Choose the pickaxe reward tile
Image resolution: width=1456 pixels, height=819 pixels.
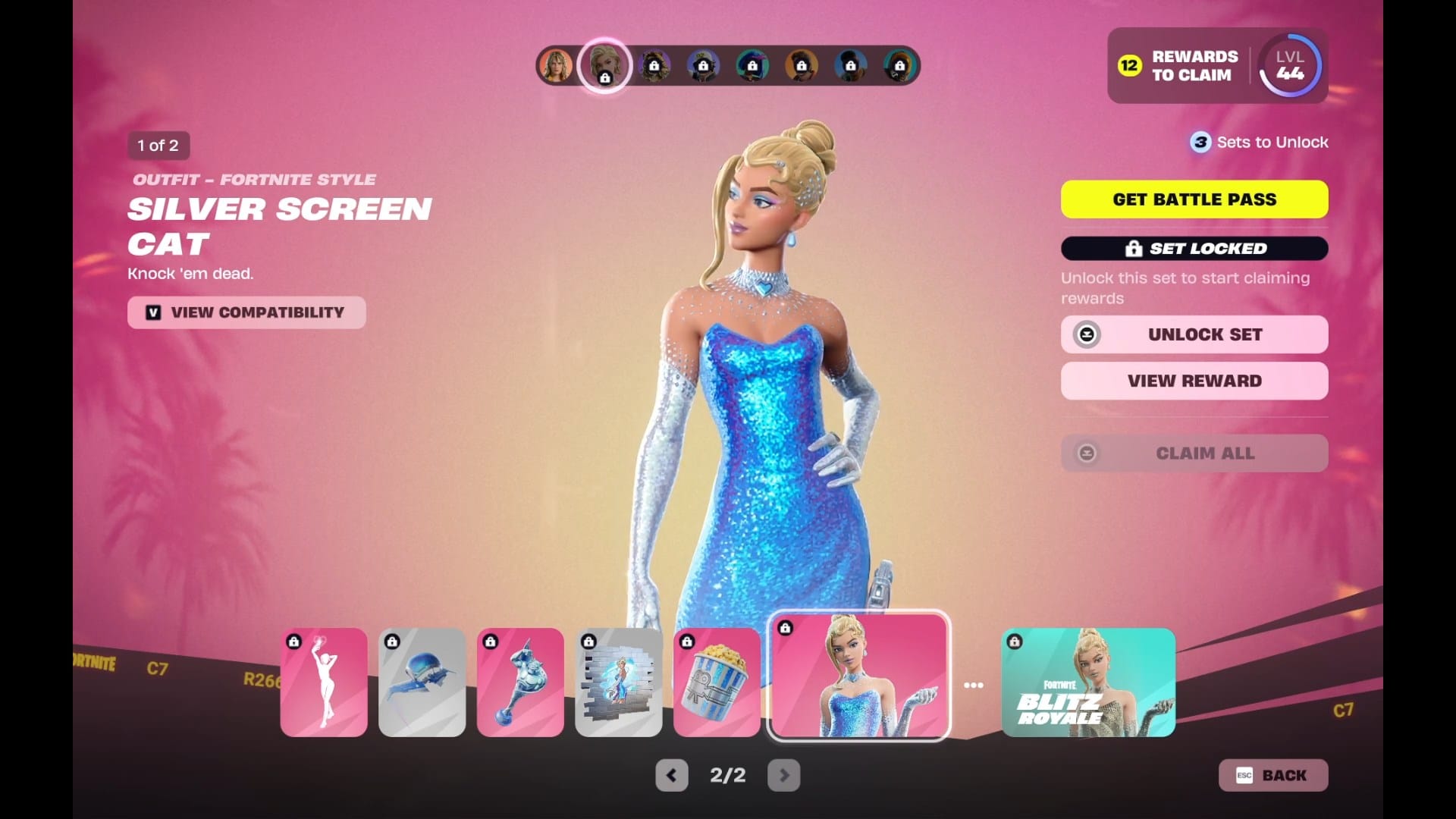[520, 682]
